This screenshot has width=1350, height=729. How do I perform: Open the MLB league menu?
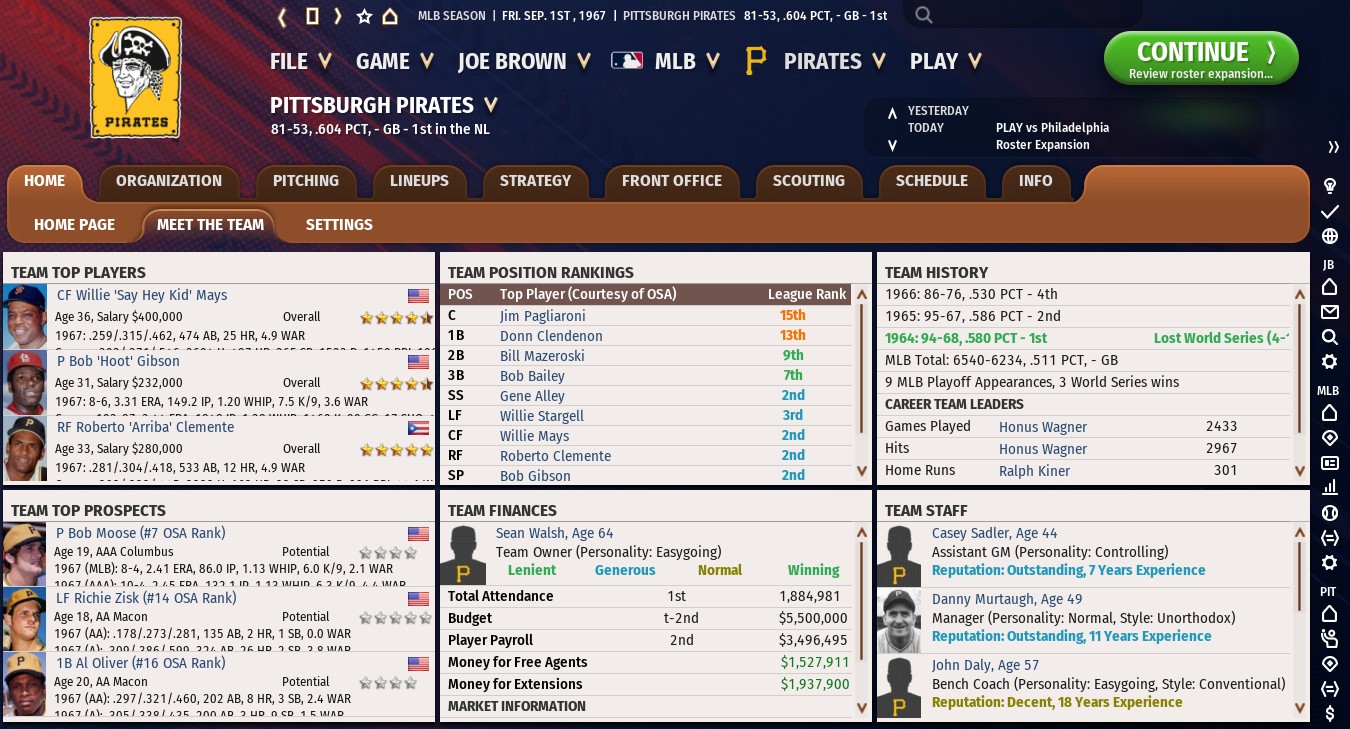(666, 61)
